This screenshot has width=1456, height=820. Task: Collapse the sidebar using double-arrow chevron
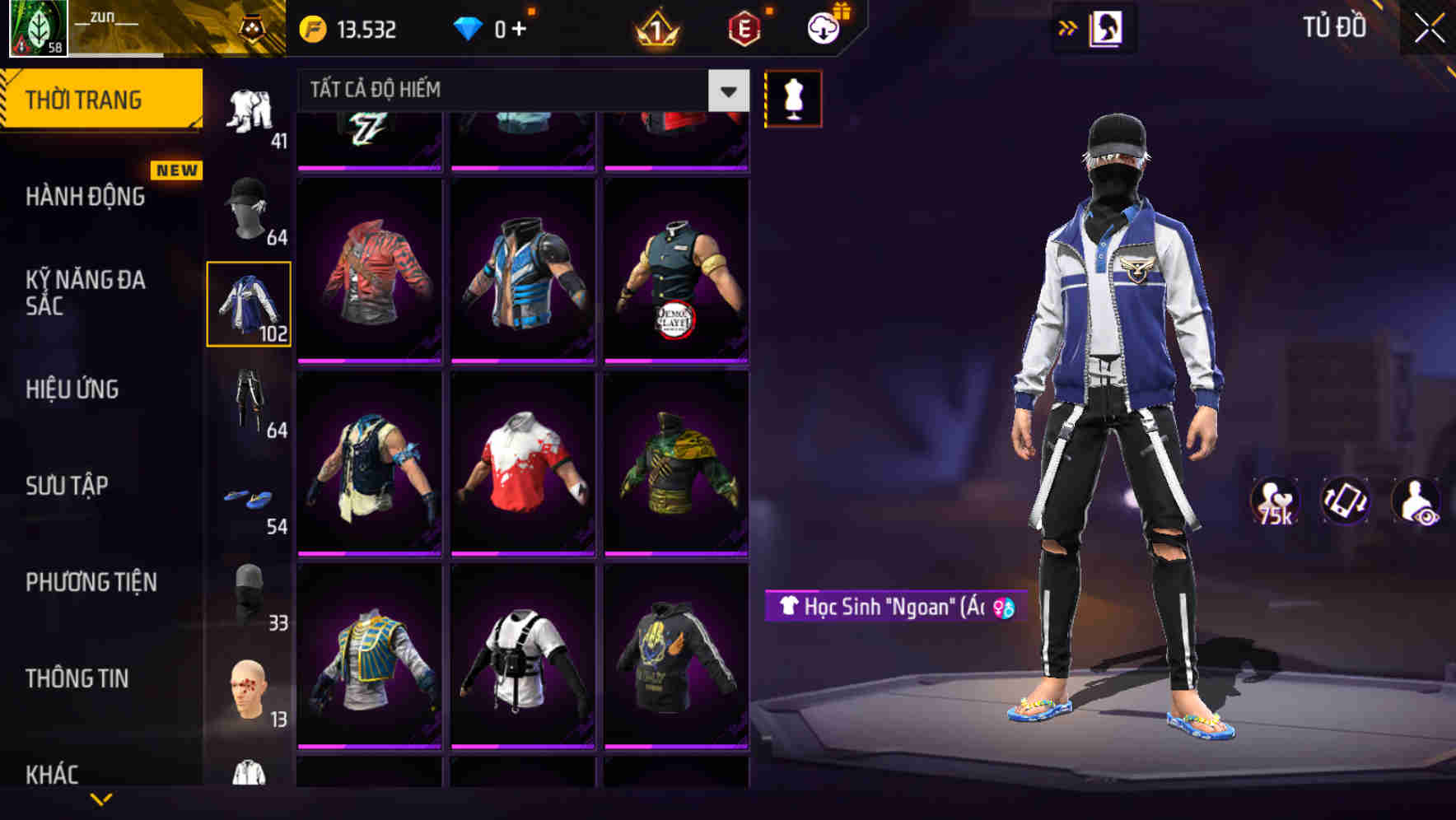[x=1066, y=27]
